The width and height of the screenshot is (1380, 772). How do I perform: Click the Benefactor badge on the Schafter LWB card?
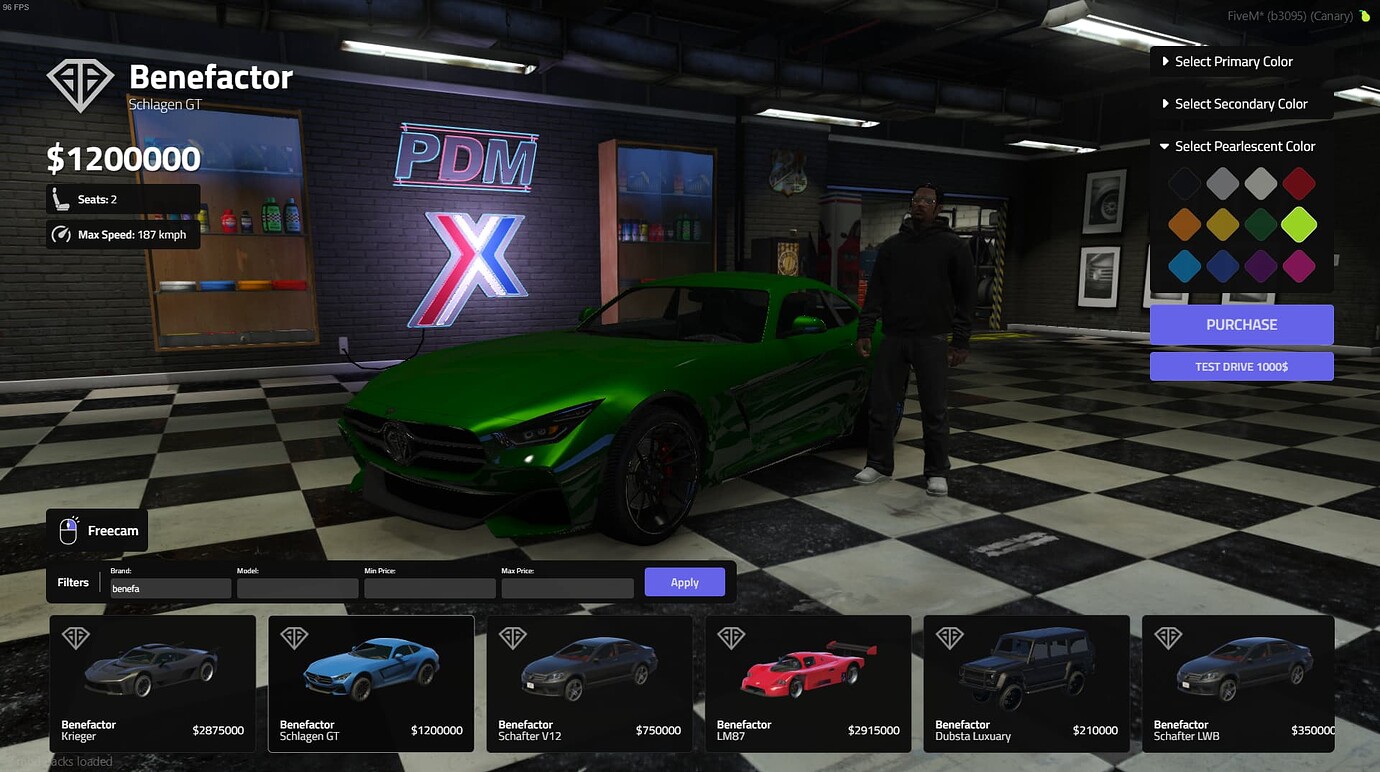tap(1167, 637)
